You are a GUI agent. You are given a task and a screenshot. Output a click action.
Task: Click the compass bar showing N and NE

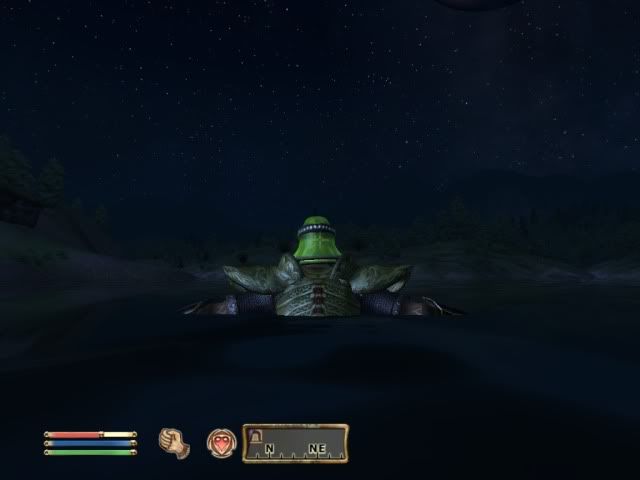point(296,443)
